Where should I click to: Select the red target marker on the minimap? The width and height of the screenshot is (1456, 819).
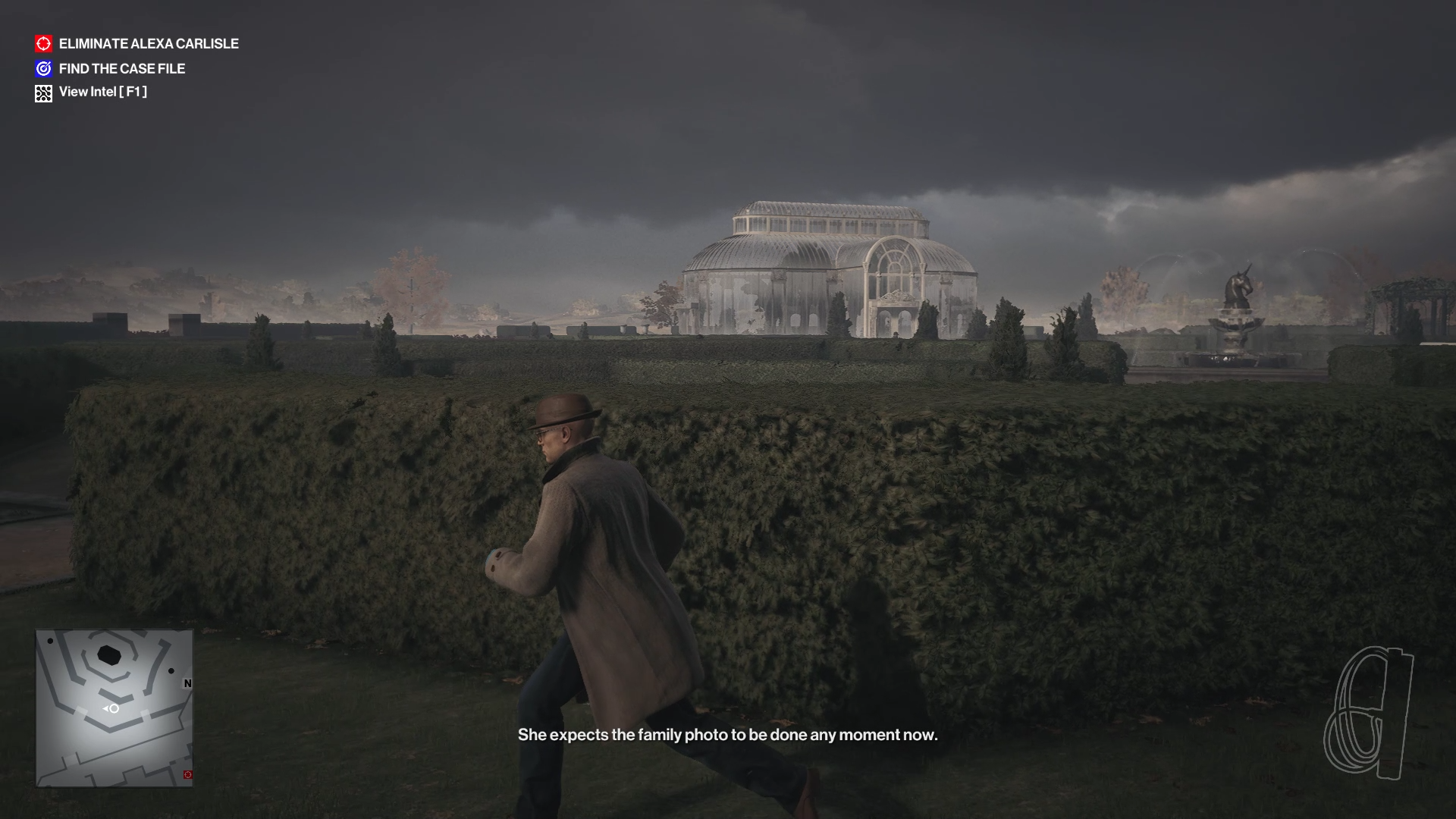click(187, 774)
